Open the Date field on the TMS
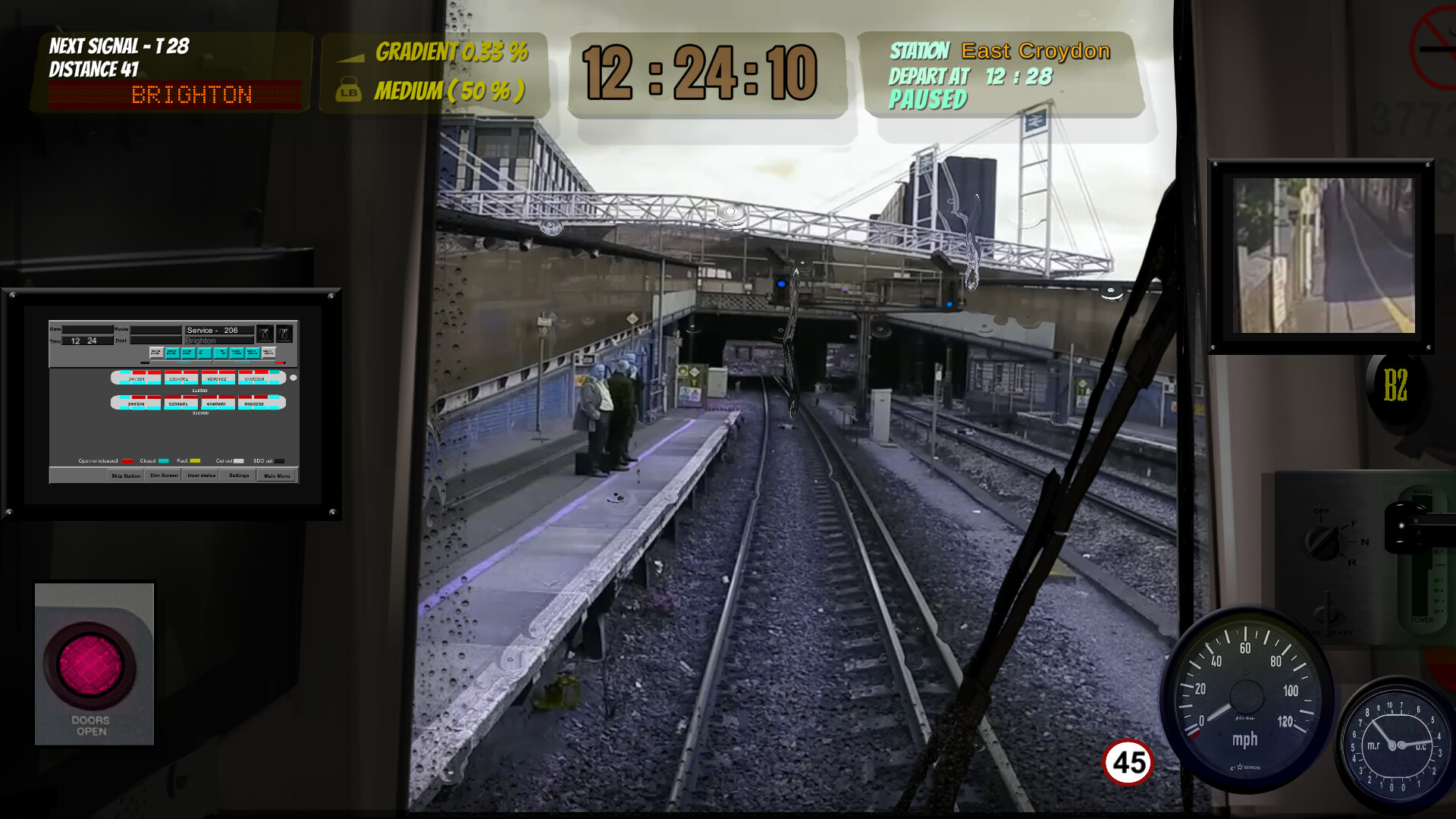1456x819 pixels. (x=87, y=329)
